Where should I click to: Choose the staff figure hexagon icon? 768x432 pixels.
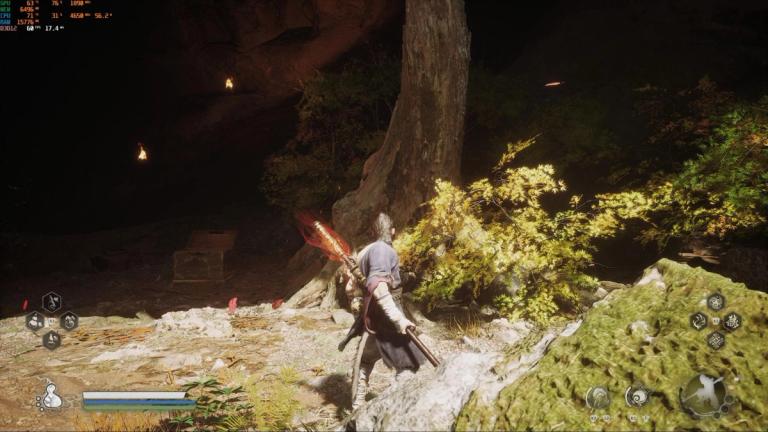[x=52, y=302]
